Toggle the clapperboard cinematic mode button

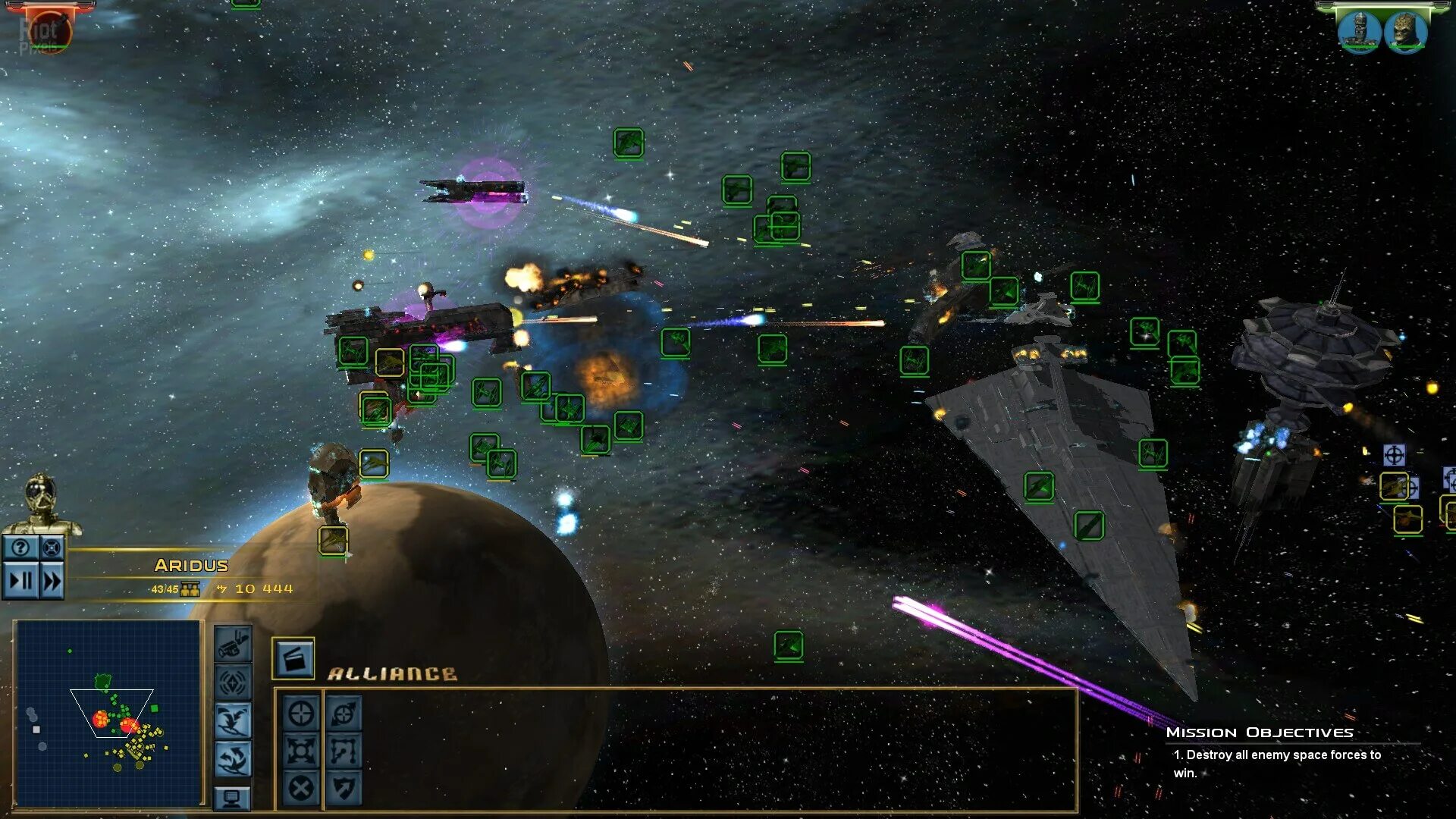click(x=293, y=658)
